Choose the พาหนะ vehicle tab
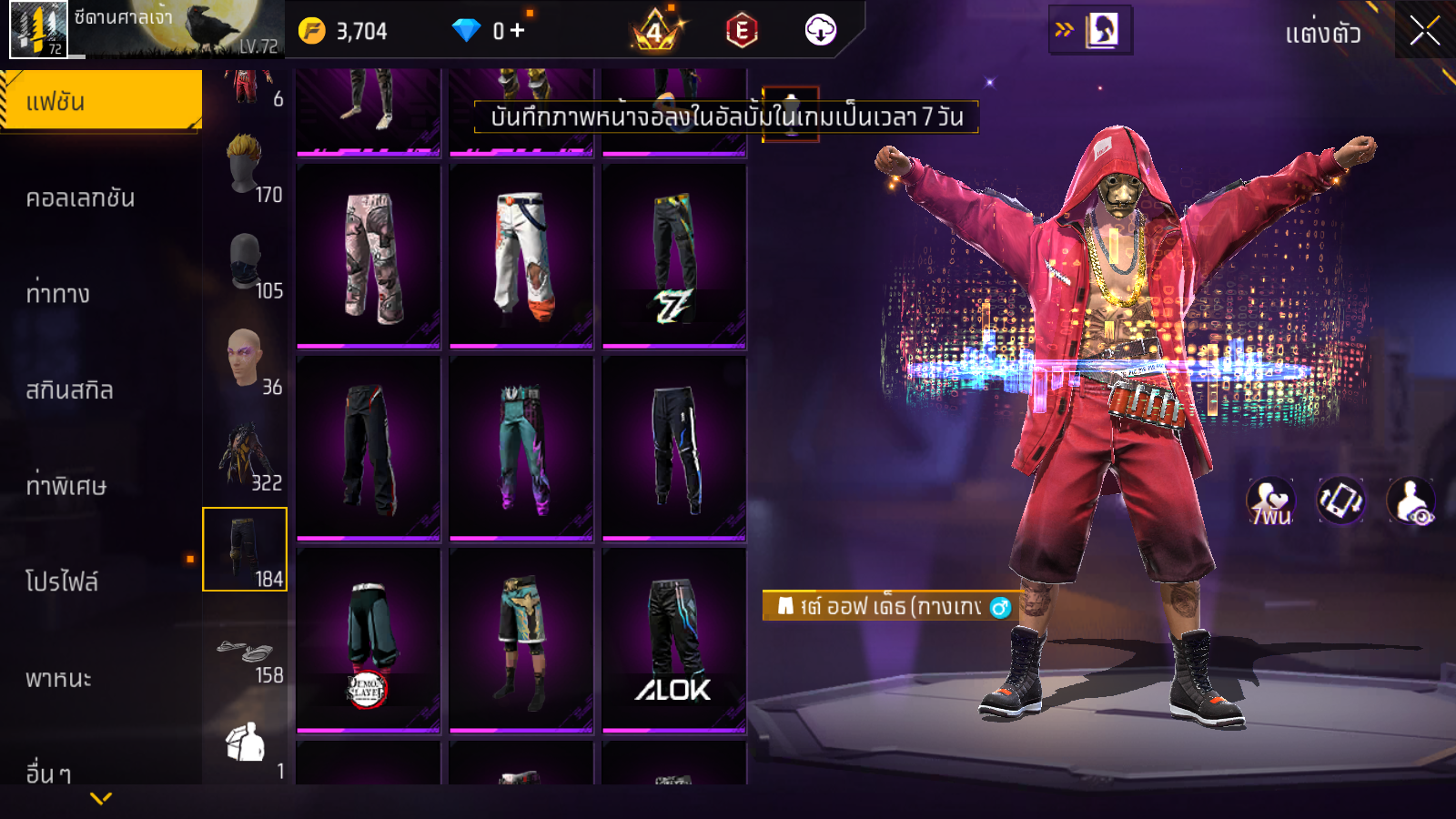This screenshot has height=819, width=1456. click(58, 679)
